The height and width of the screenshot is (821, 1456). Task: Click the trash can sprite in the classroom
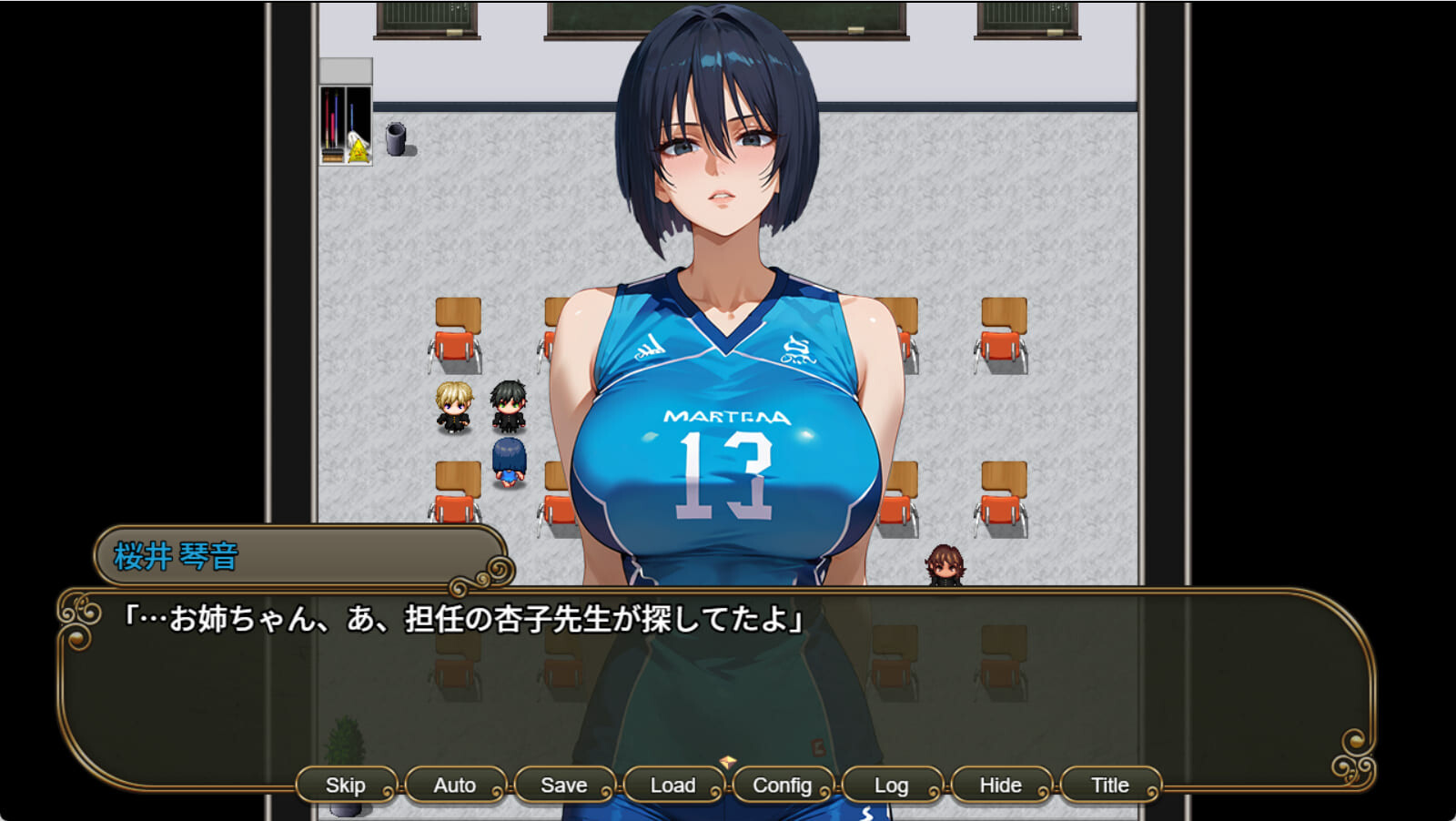click(x=395, y=141)
